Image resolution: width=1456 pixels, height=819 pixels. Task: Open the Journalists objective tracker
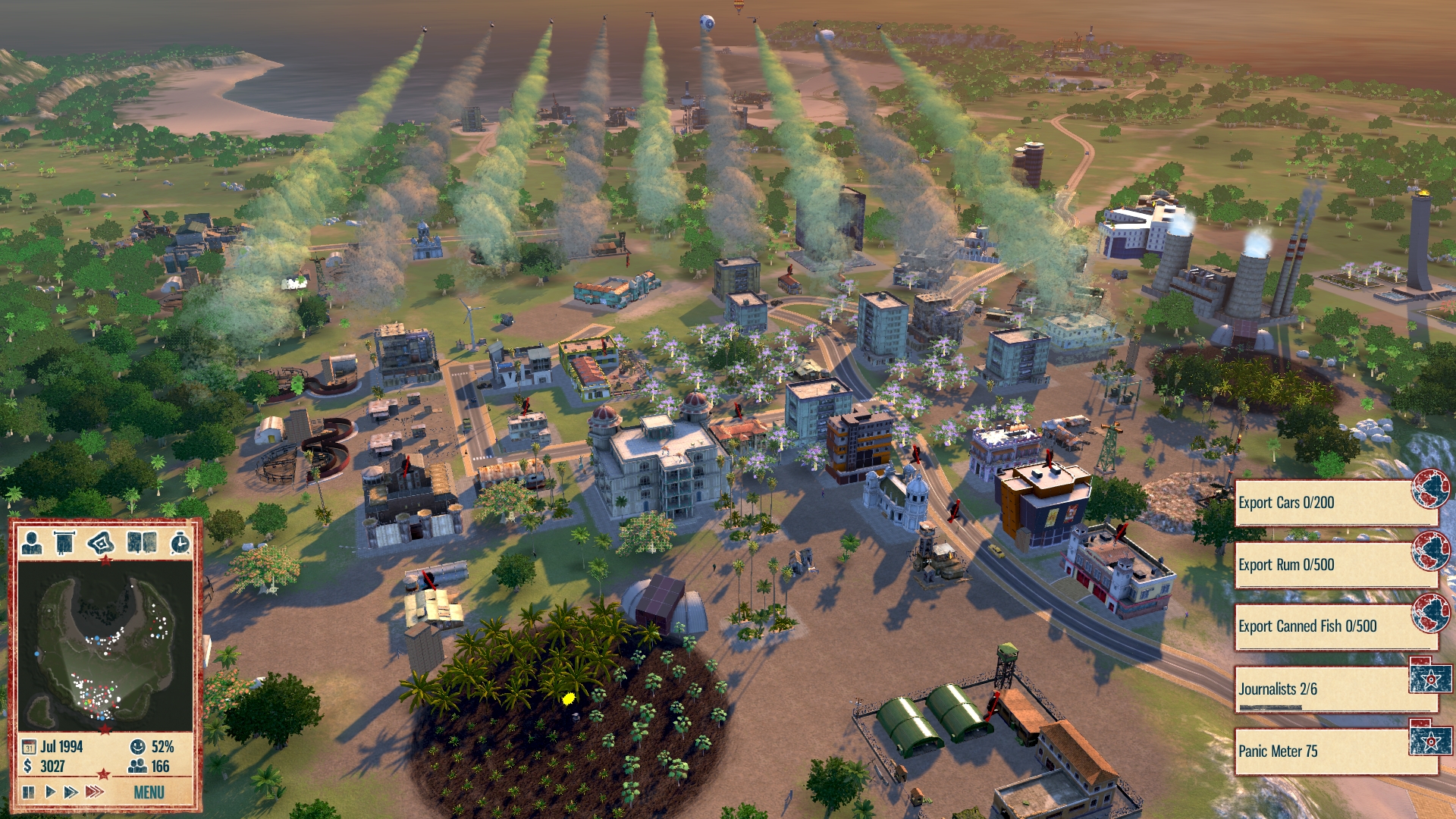pyautogui.click(x=1323, y=689)
